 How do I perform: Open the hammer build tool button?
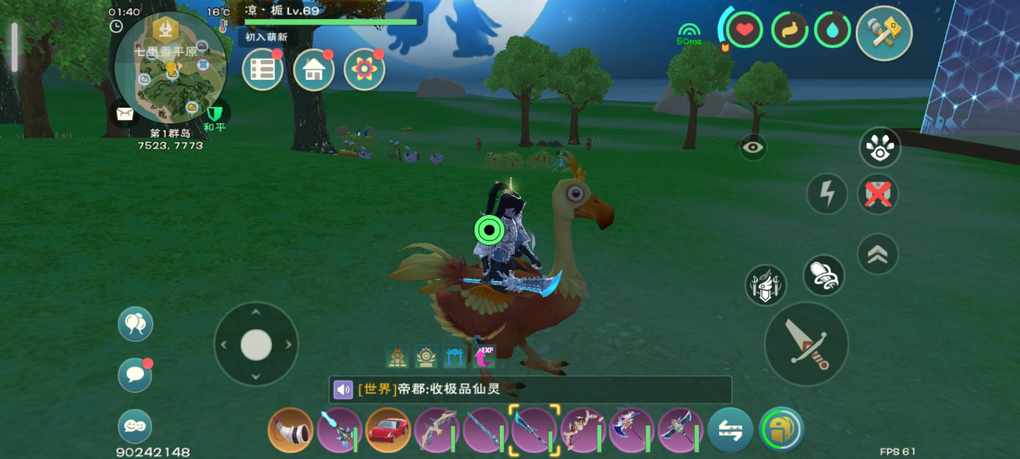tap(884, 32)
